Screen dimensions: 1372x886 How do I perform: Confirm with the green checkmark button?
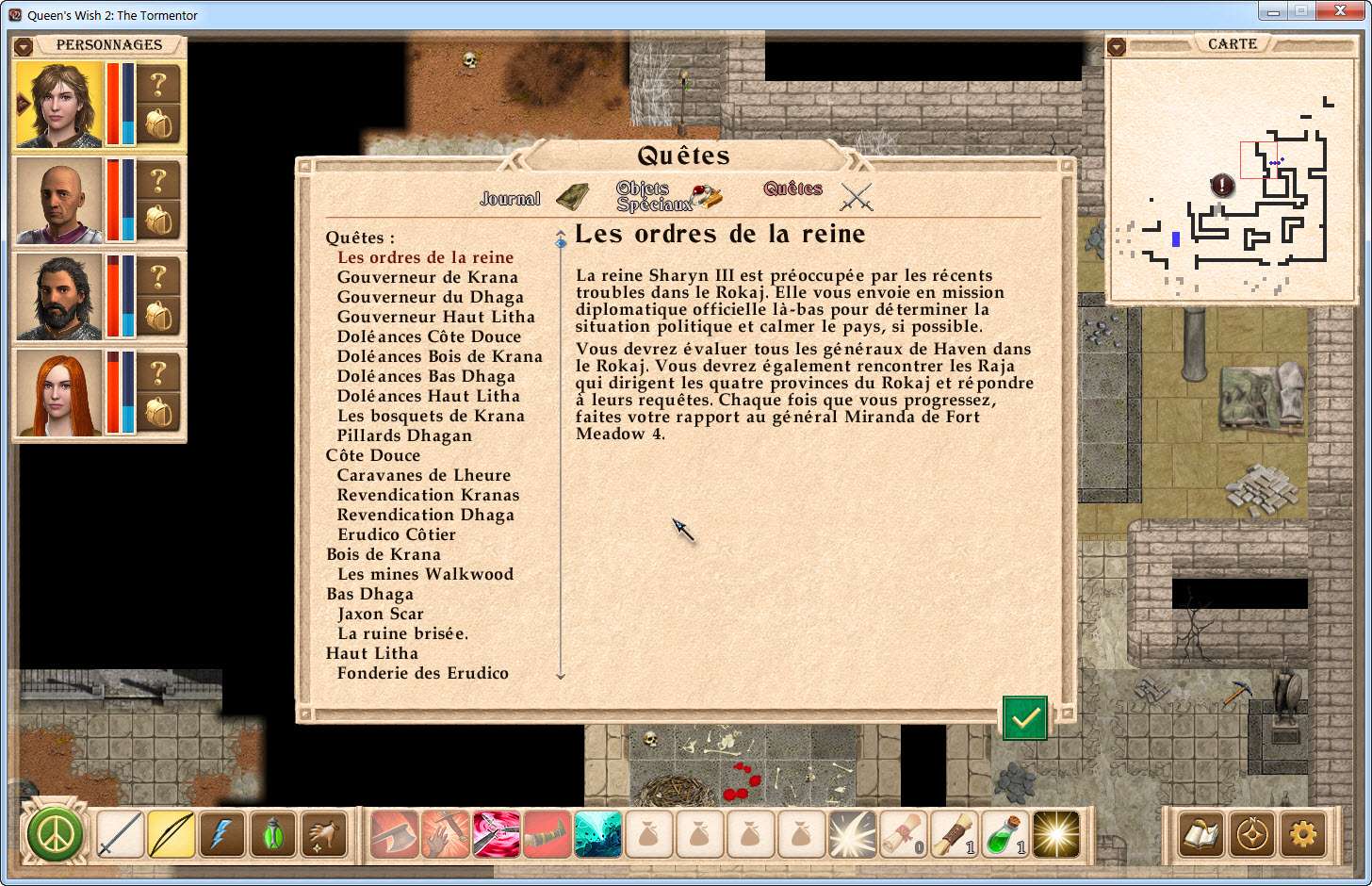(1024, 718)
